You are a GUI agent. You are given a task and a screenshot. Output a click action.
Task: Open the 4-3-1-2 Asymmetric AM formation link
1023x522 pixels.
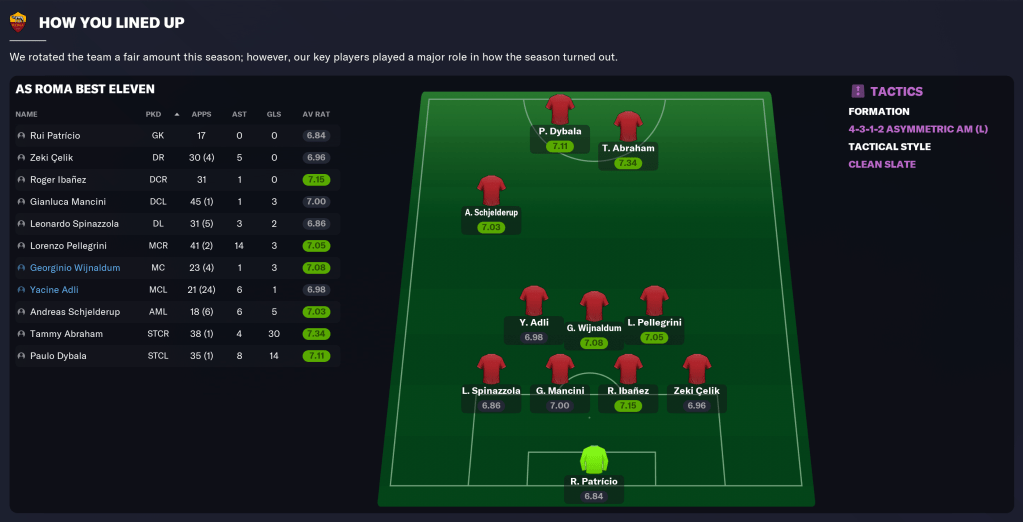[x=904, y=129]
